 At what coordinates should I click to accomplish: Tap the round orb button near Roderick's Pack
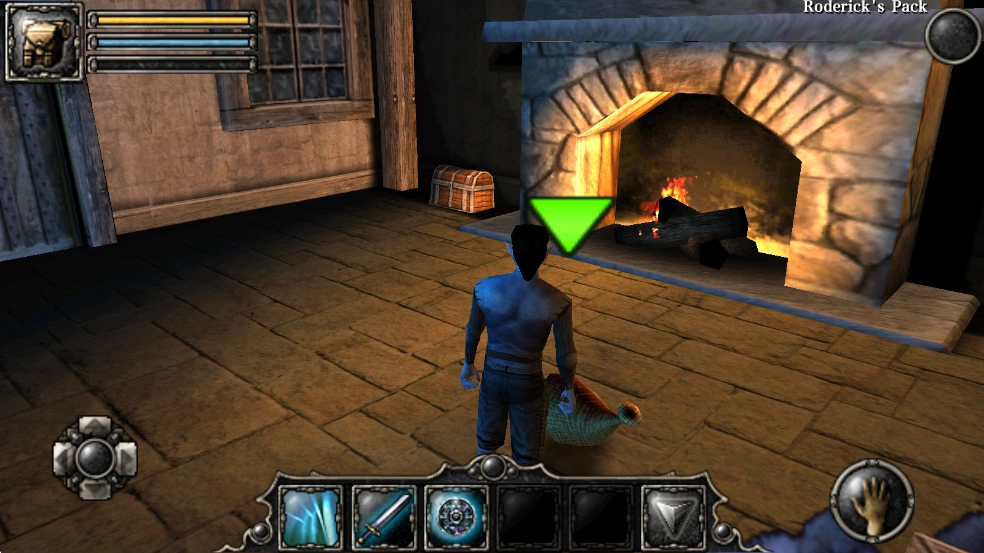tap(952, 37)
